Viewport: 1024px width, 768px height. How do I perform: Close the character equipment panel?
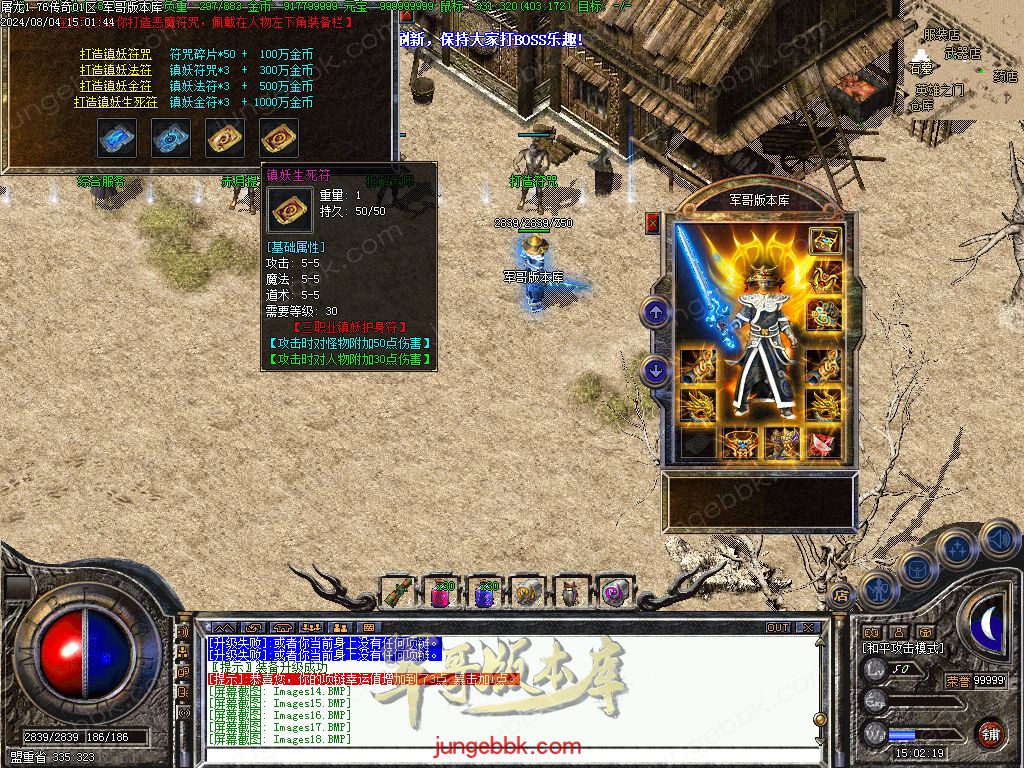point(653,223)
